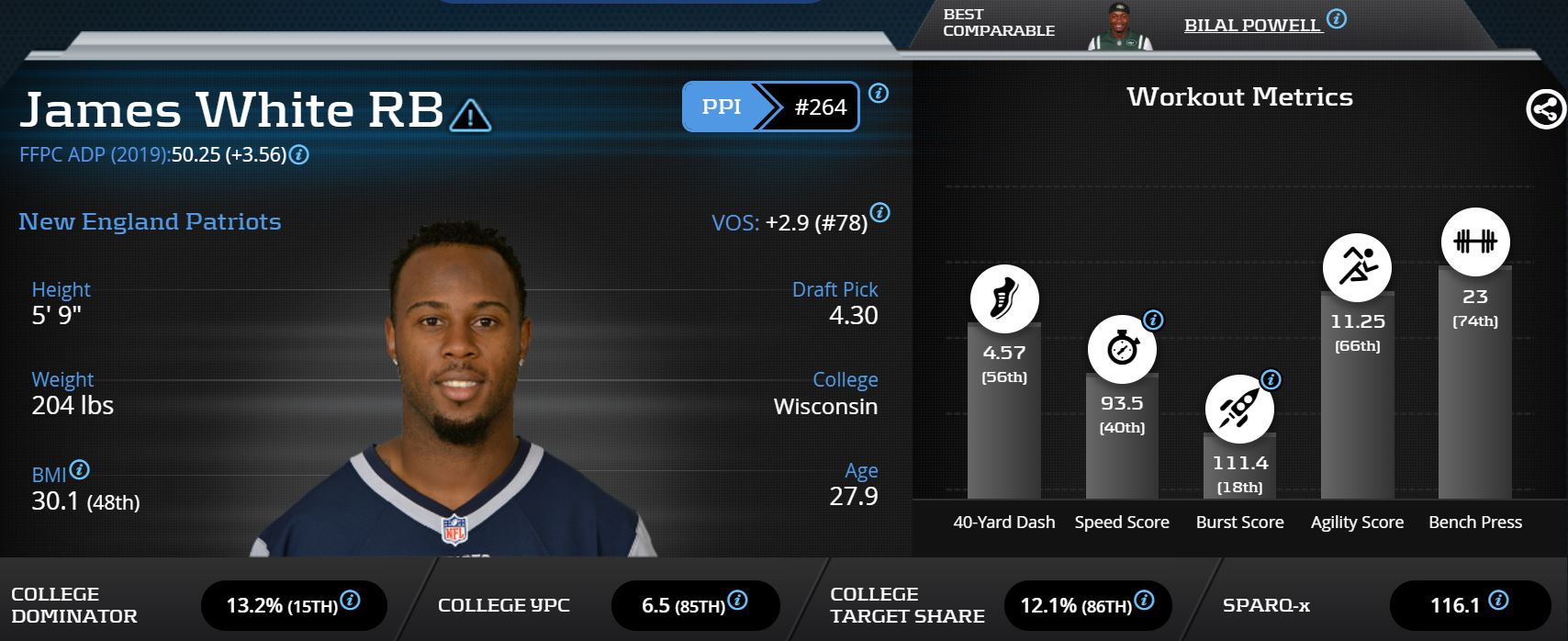Click Bilal Powell's player thumbnail
This screenshot has width=1568, height=641.
pos(1119,27)
